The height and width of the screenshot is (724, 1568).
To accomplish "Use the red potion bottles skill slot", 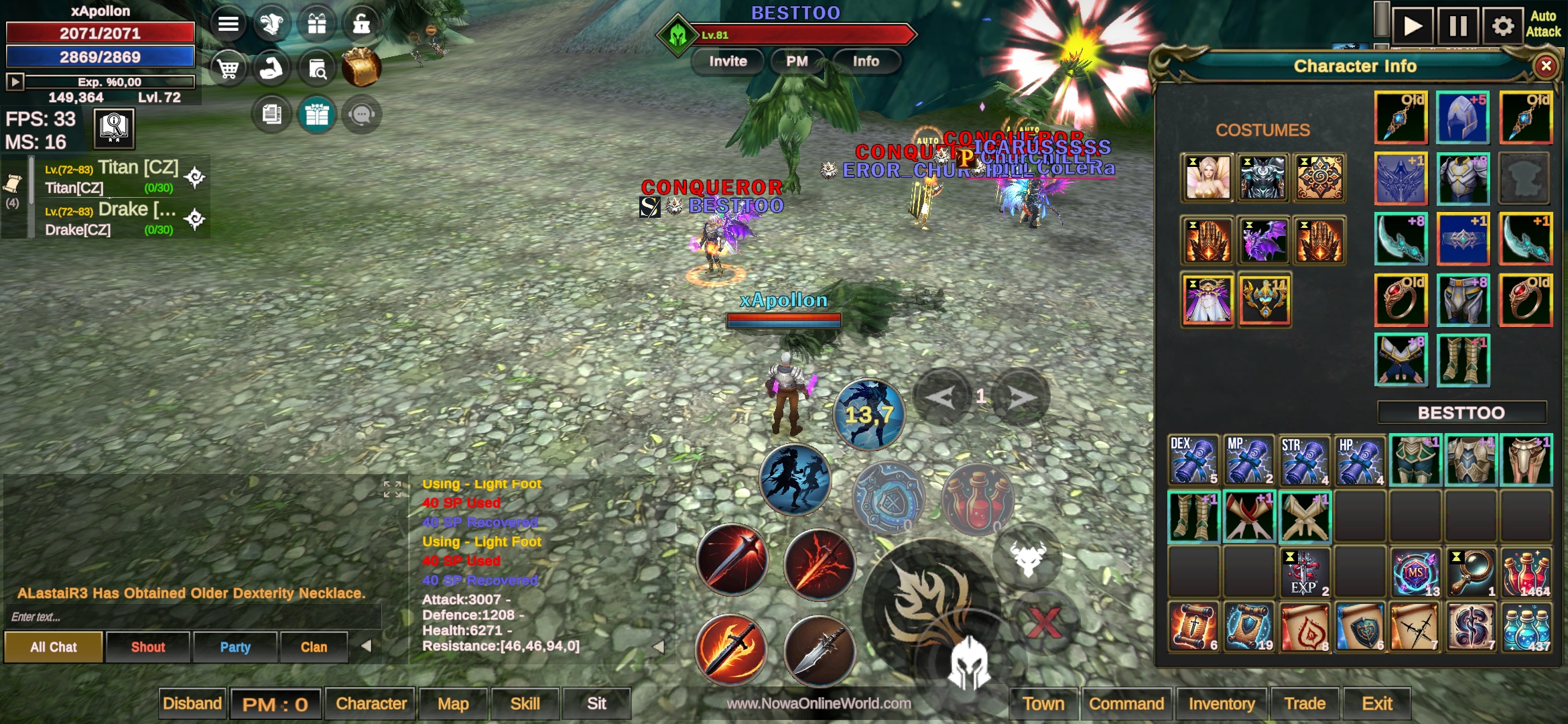I will 978,499.
